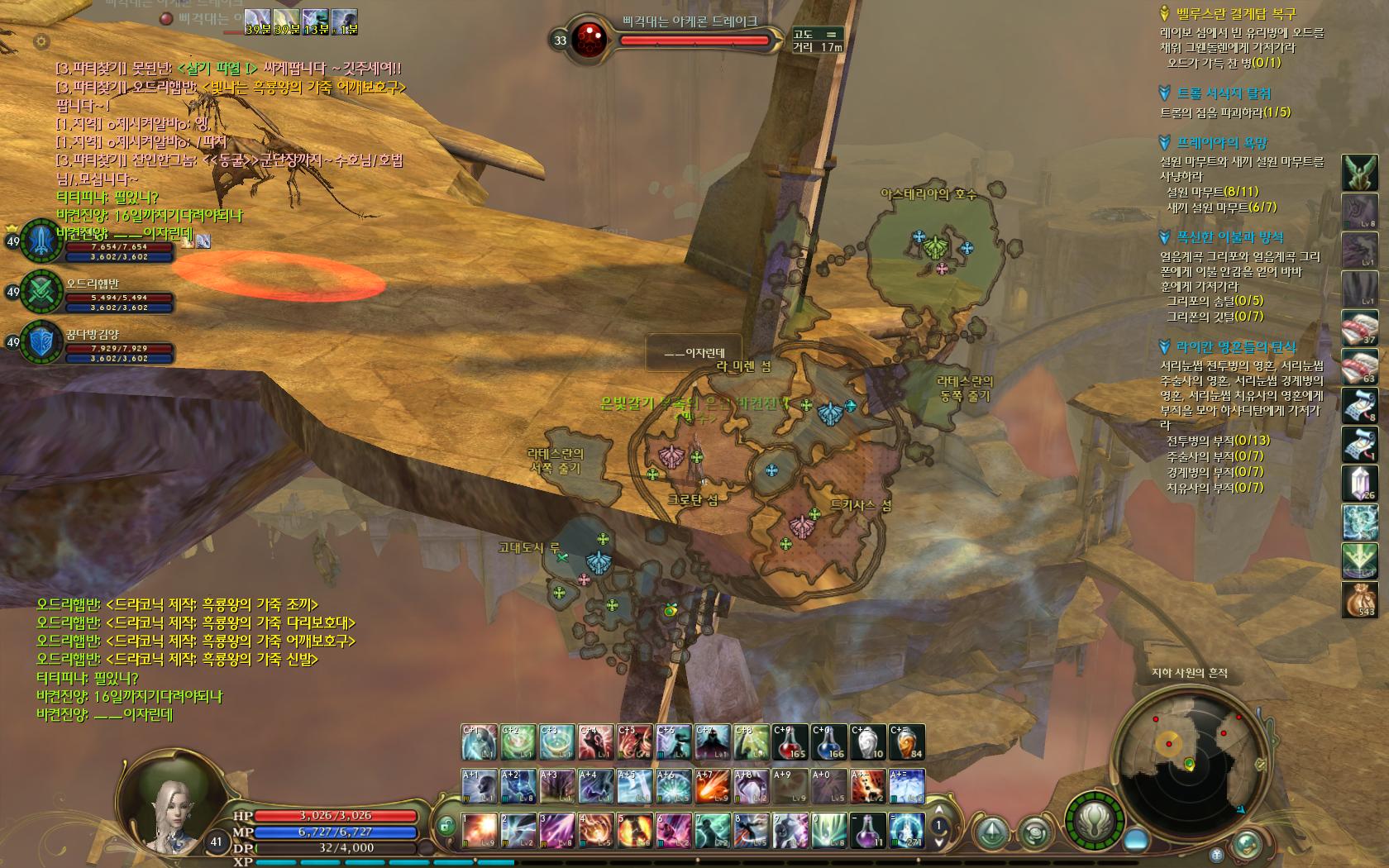Use the purple potion on the bottom hotbar
The height and width of the screenshot is (868, 1389).
[868, 830]
